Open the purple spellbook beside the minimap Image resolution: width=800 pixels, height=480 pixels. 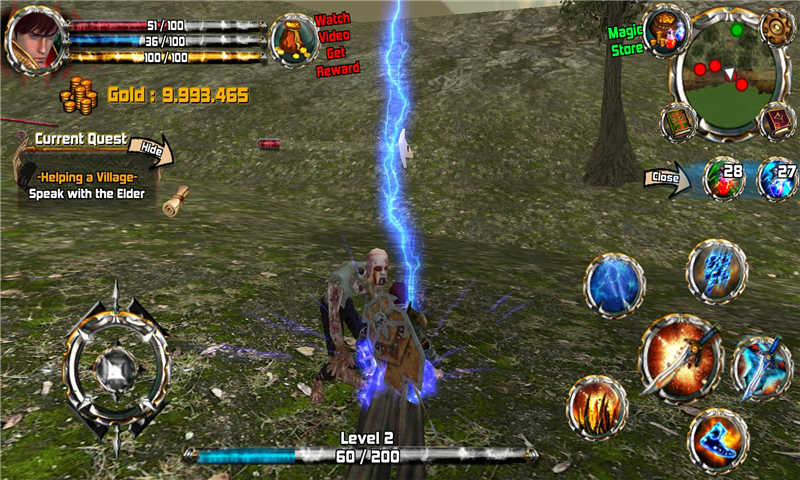777,121
